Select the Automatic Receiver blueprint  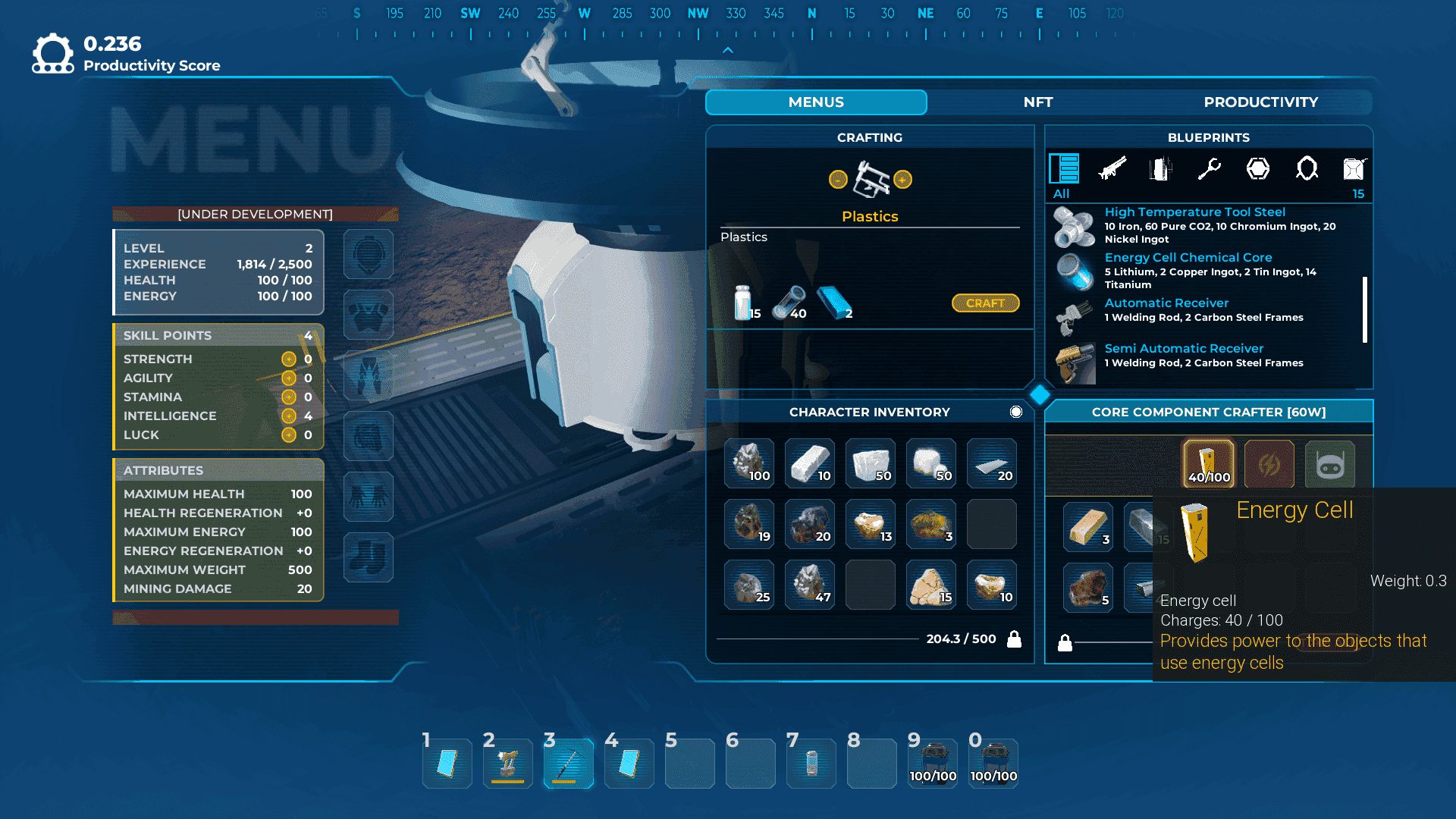click(x=1166, y=303)
